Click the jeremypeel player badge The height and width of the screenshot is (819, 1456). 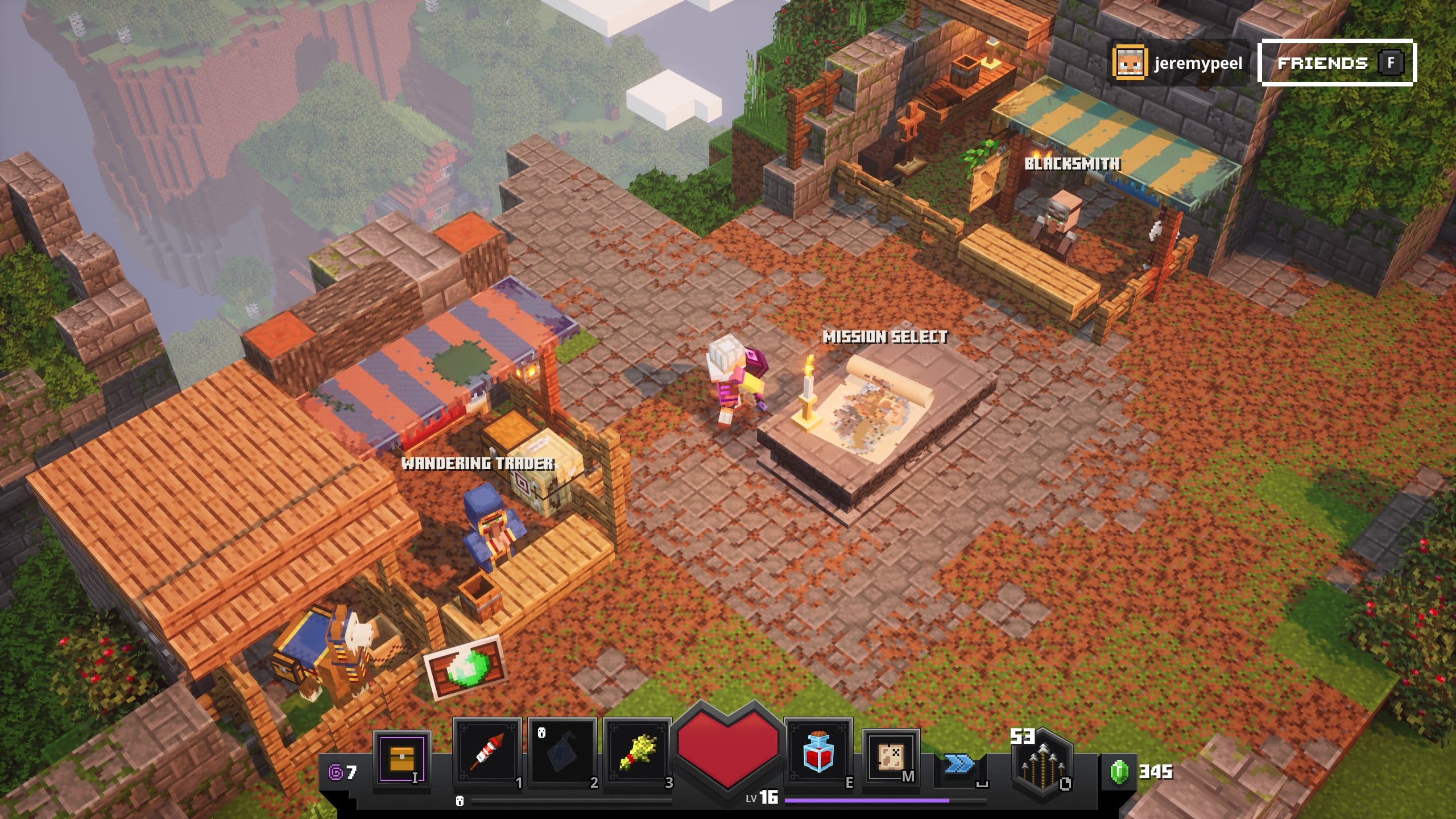[x=1178, y=63]
